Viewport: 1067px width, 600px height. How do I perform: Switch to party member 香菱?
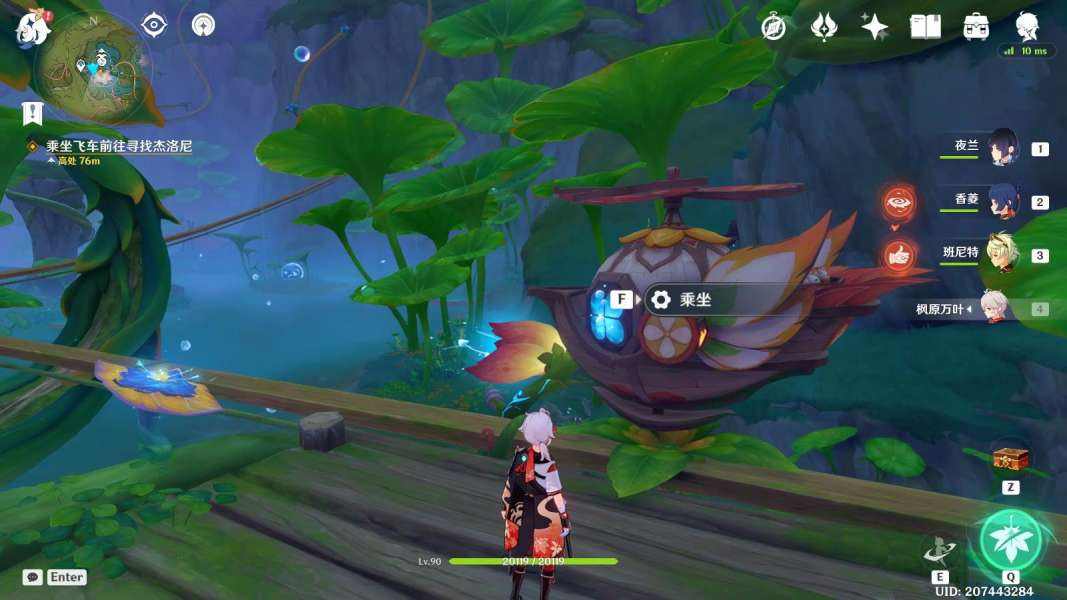pyautogui.click(x=1003, y=200)
